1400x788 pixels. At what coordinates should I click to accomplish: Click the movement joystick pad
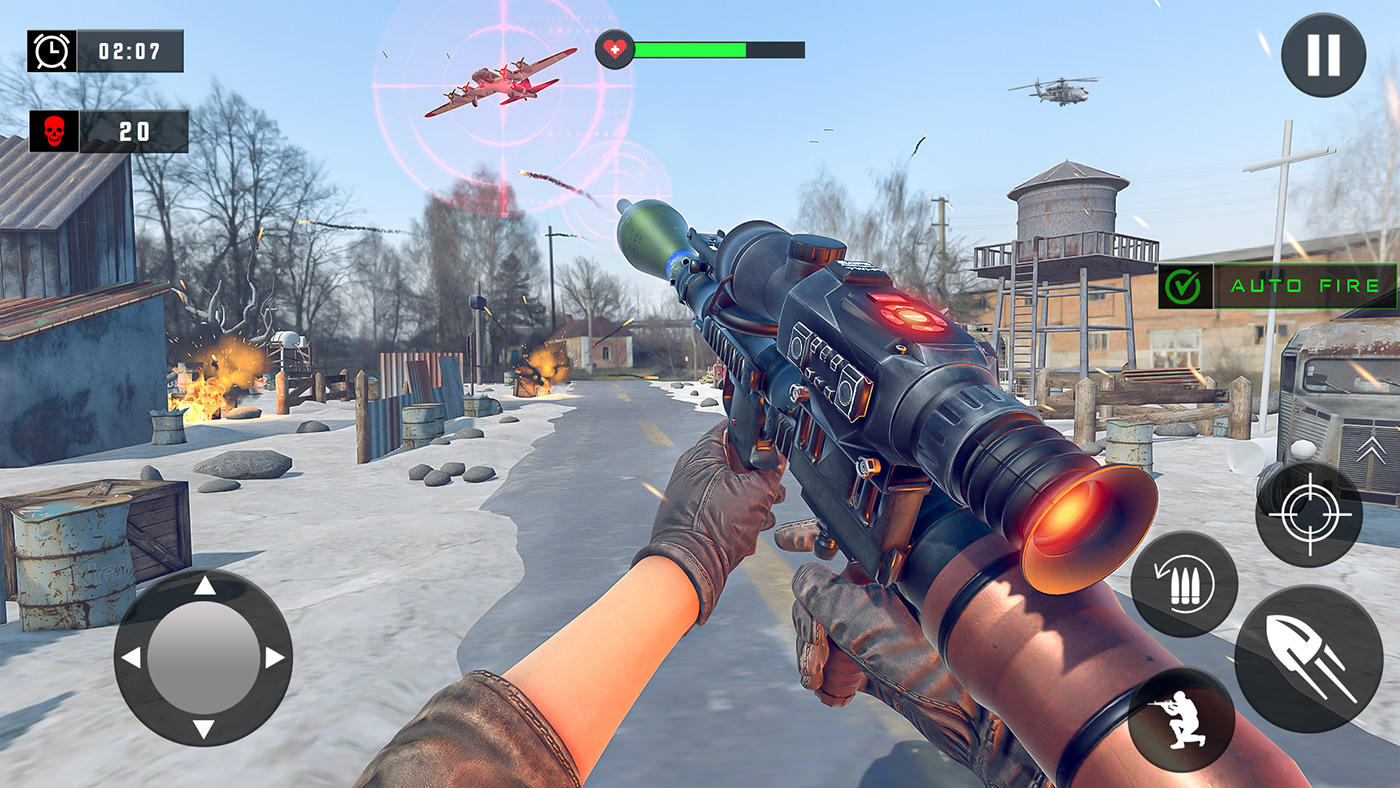point(203,657)
